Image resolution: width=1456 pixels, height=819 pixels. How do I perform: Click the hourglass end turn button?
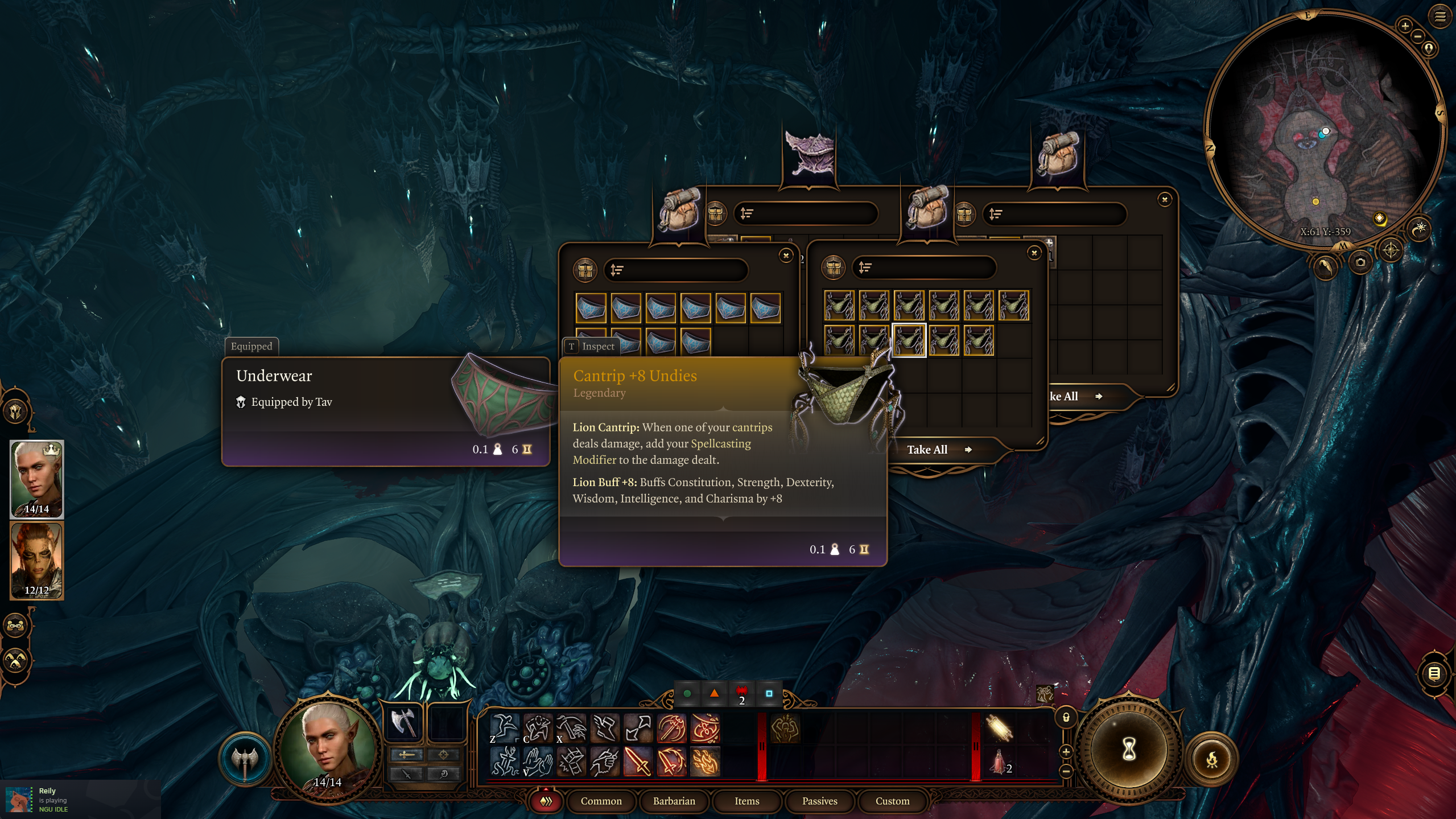tap(1129, 750)
